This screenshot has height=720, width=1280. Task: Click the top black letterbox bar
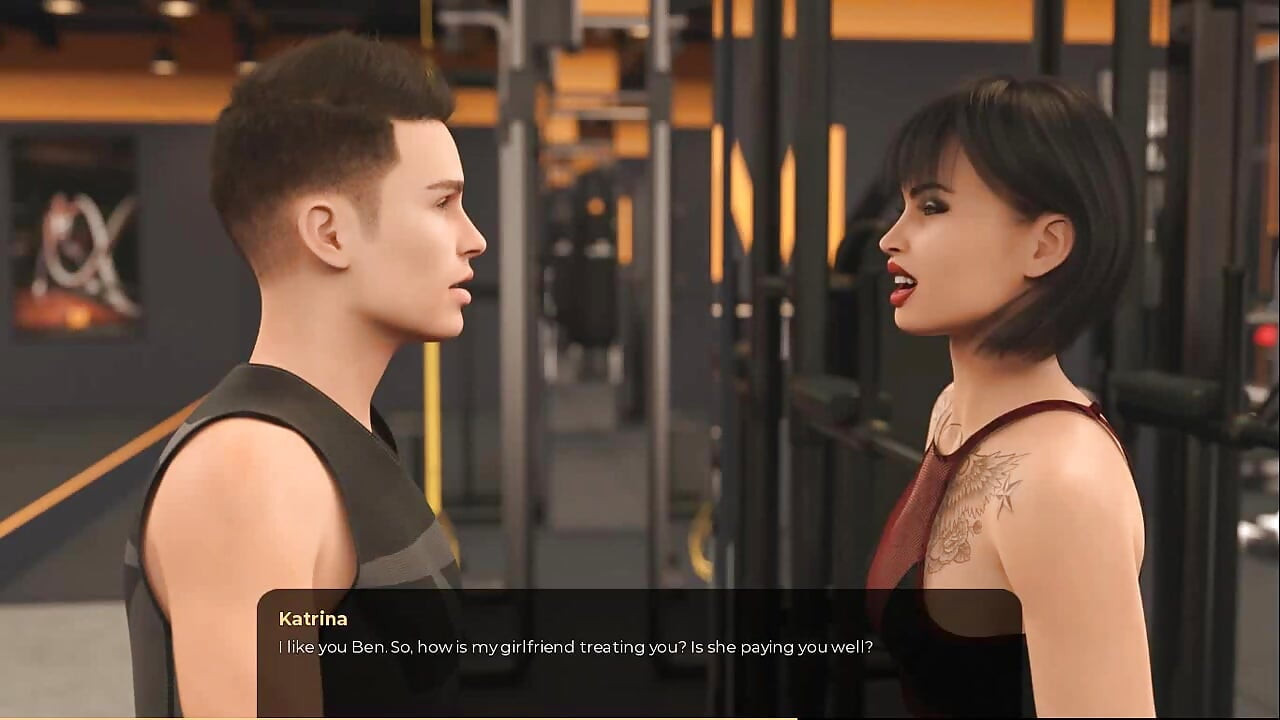[640, 4]
